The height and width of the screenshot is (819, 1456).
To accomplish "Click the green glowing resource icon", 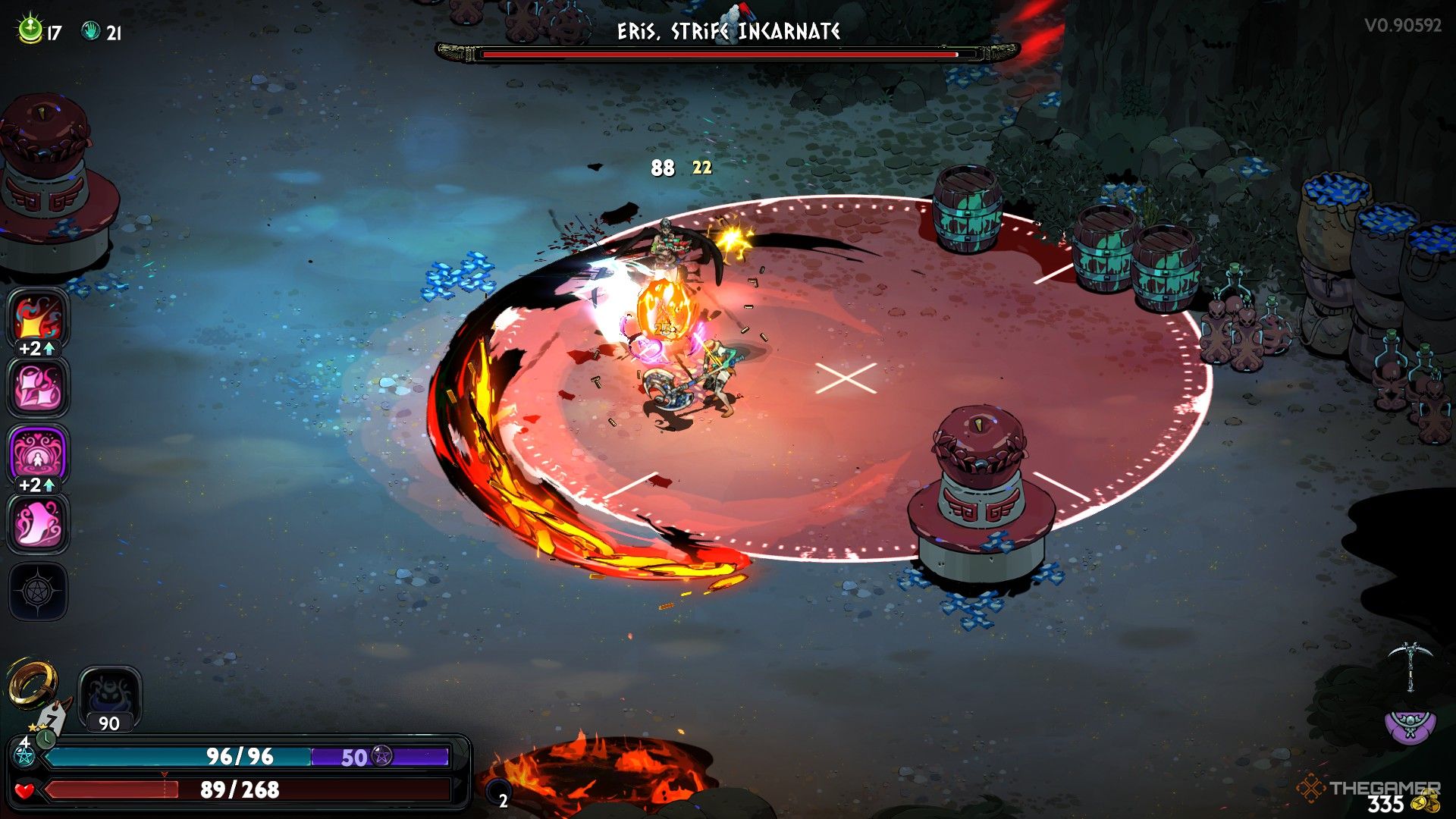I will coord(30,30).
